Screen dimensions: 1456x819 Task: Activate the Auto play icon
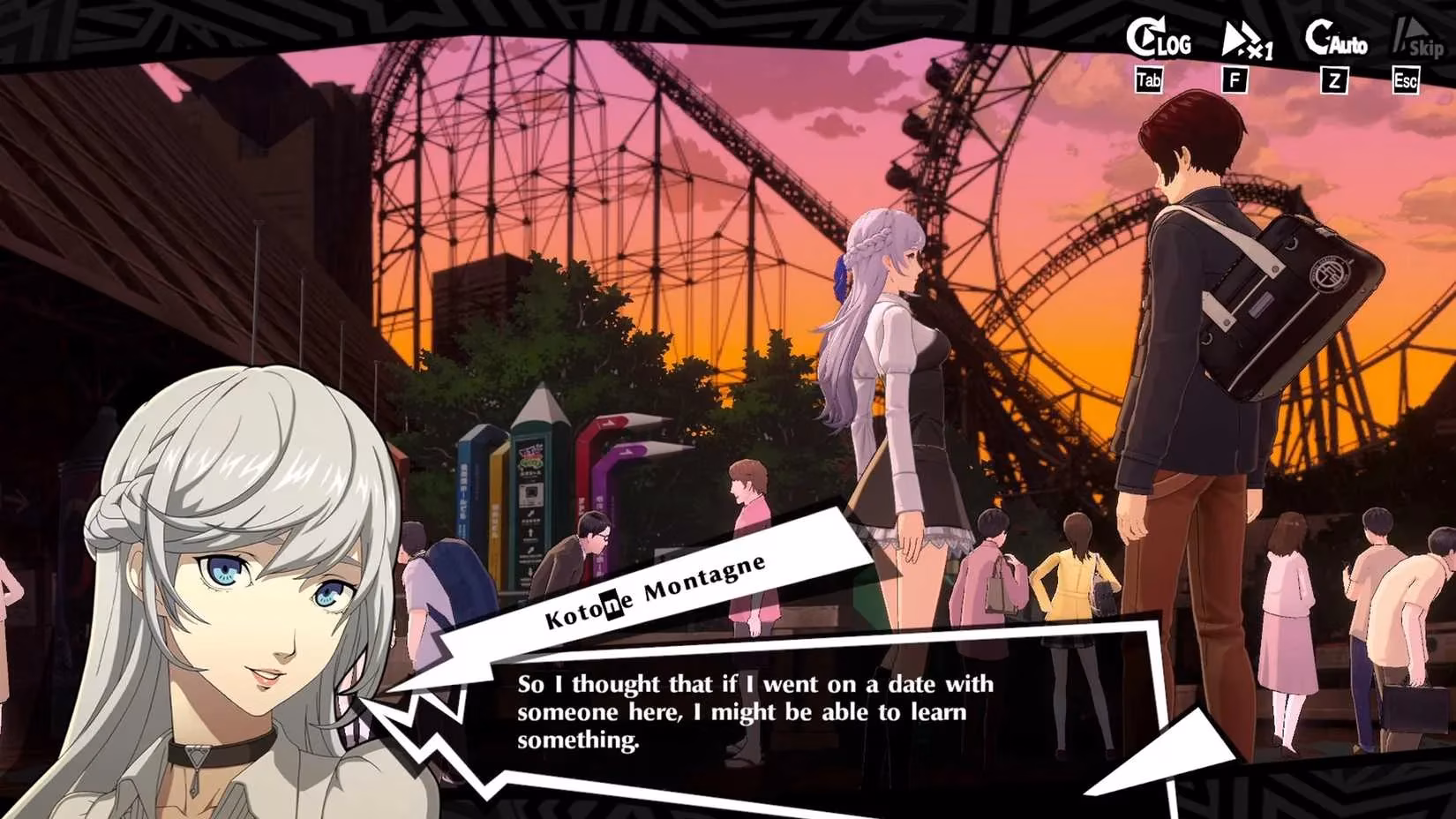pos(1334,39)
